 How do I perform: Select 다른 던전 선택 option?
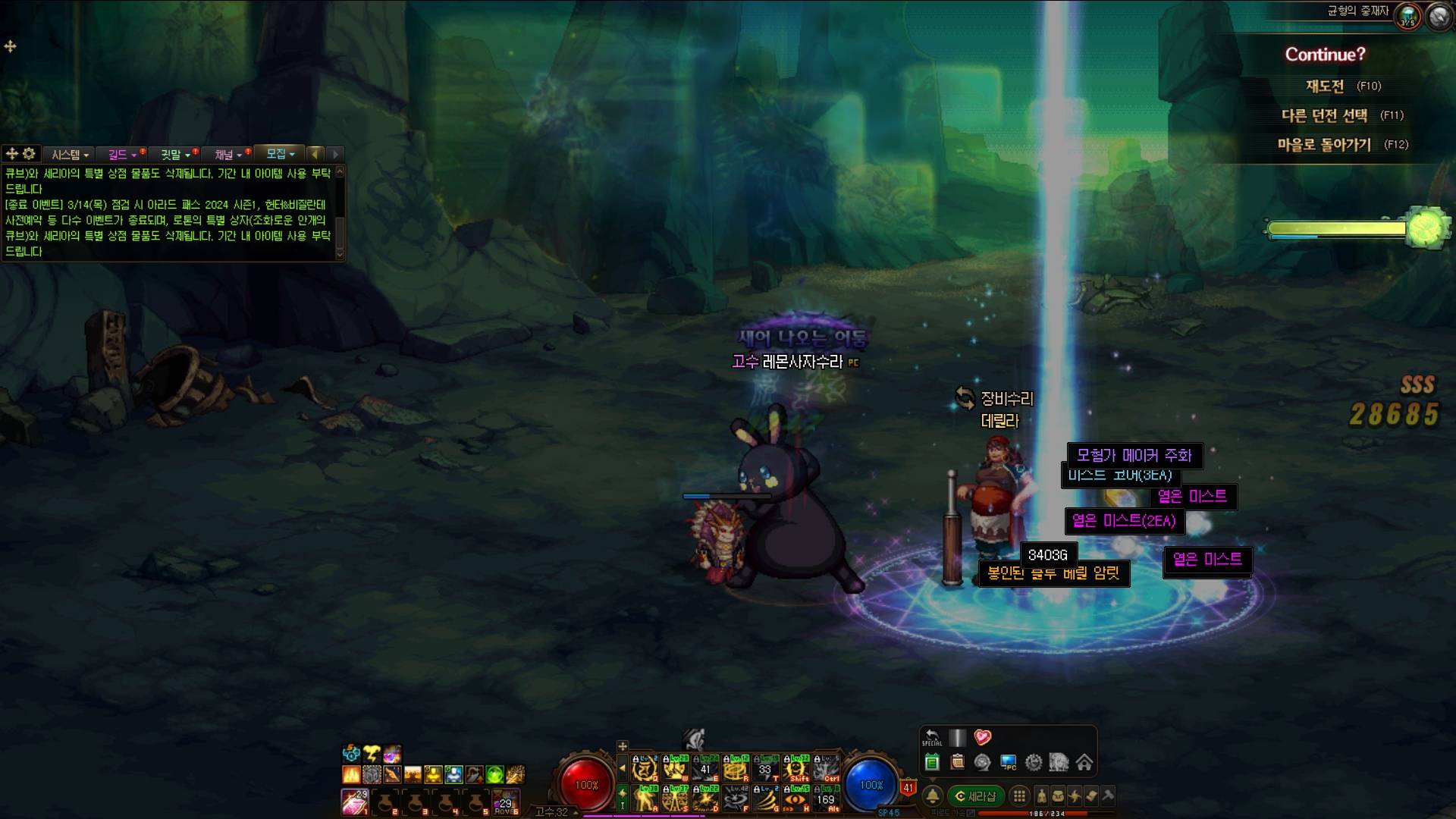tap(1324, 115)
